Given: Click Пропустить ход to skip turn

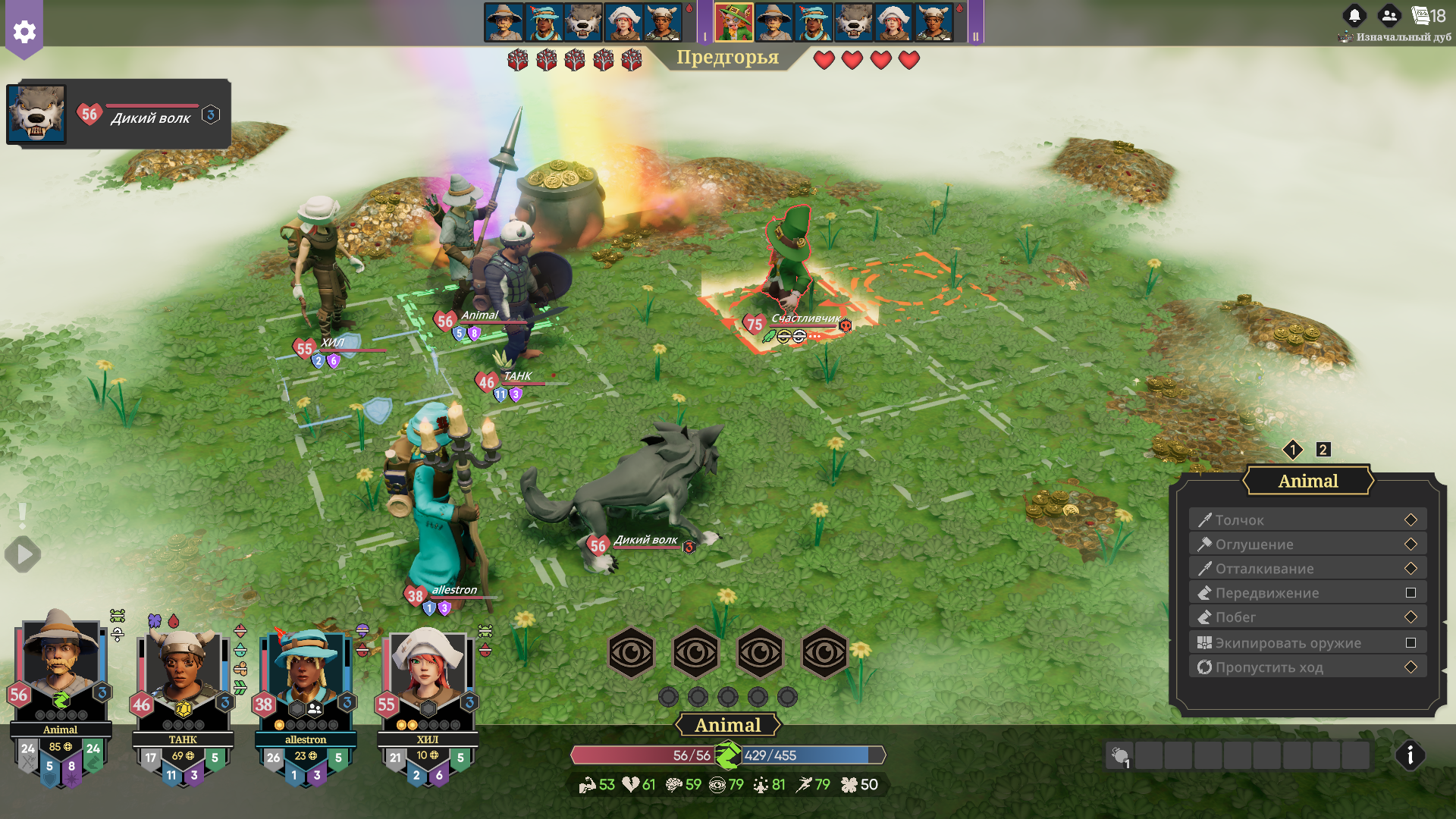Looking at the screenshot, I should click(x=1307, y=667).
